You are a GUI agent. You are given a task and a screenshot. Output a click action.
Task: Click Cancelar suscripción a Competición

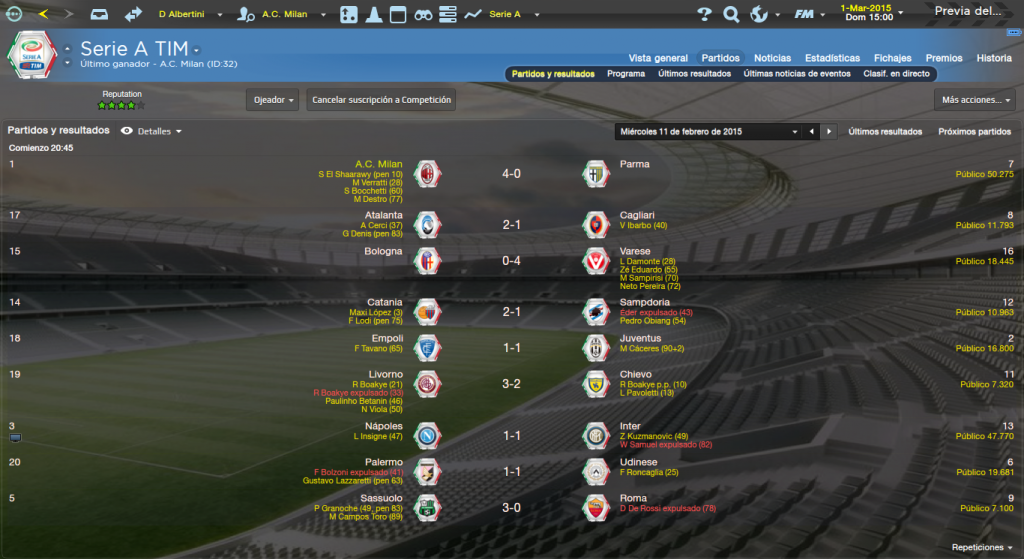[381, 100]
